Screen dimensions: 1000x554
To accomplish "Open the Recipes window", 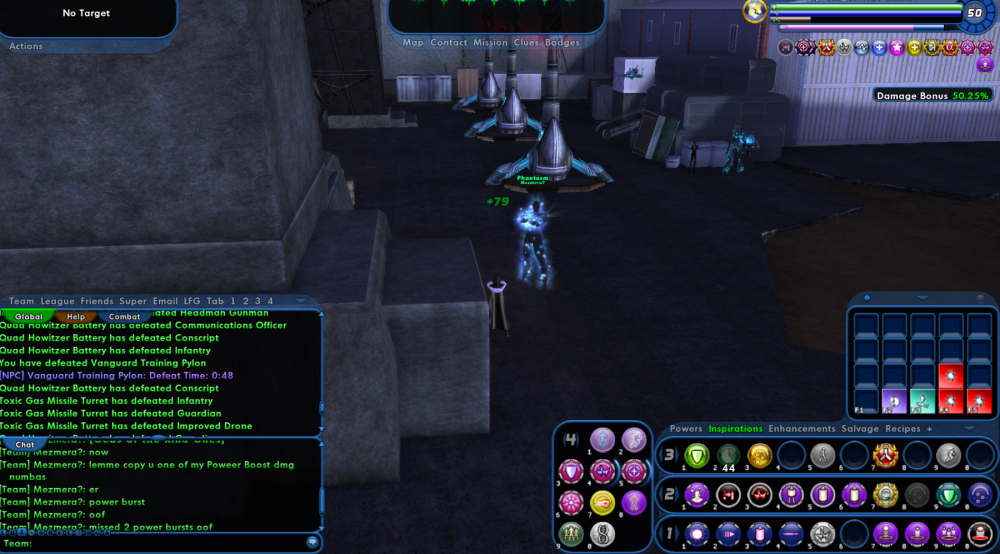I will pyautogui.click(x=903, y=429).
